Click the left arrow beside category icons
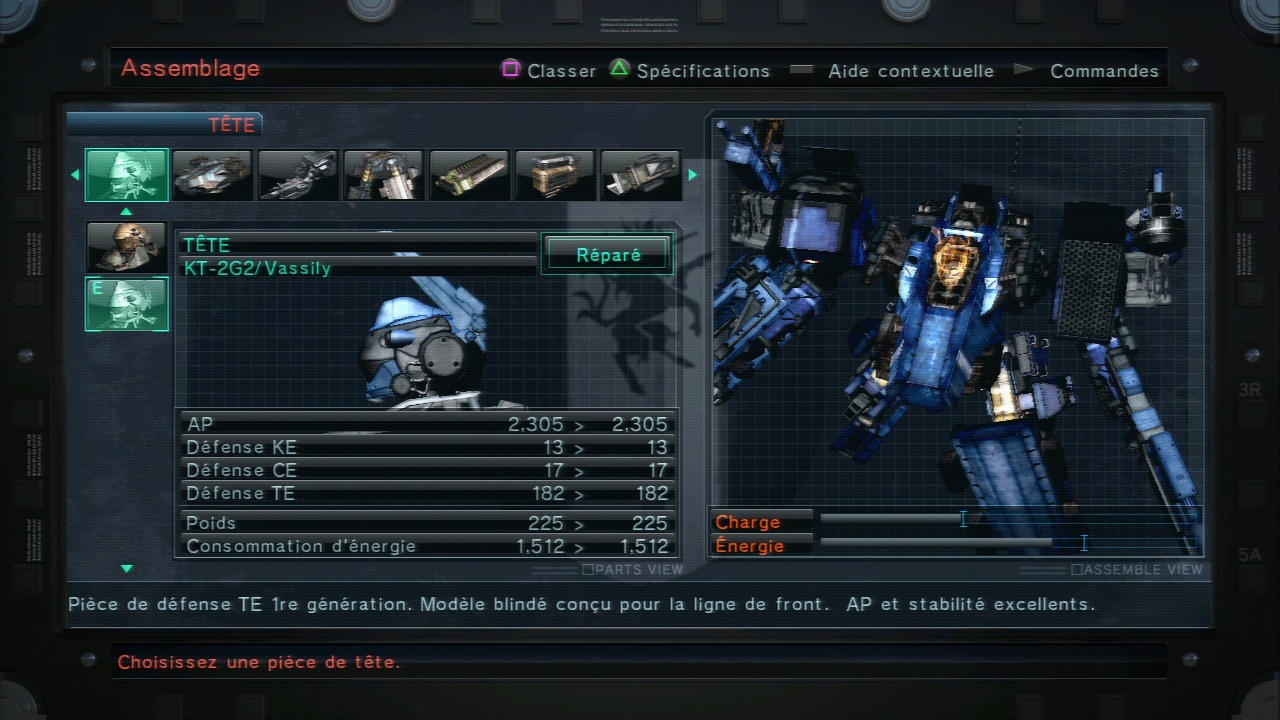Screen dimensions: 1280x720 pyautogui.click(x=75, y=175)
